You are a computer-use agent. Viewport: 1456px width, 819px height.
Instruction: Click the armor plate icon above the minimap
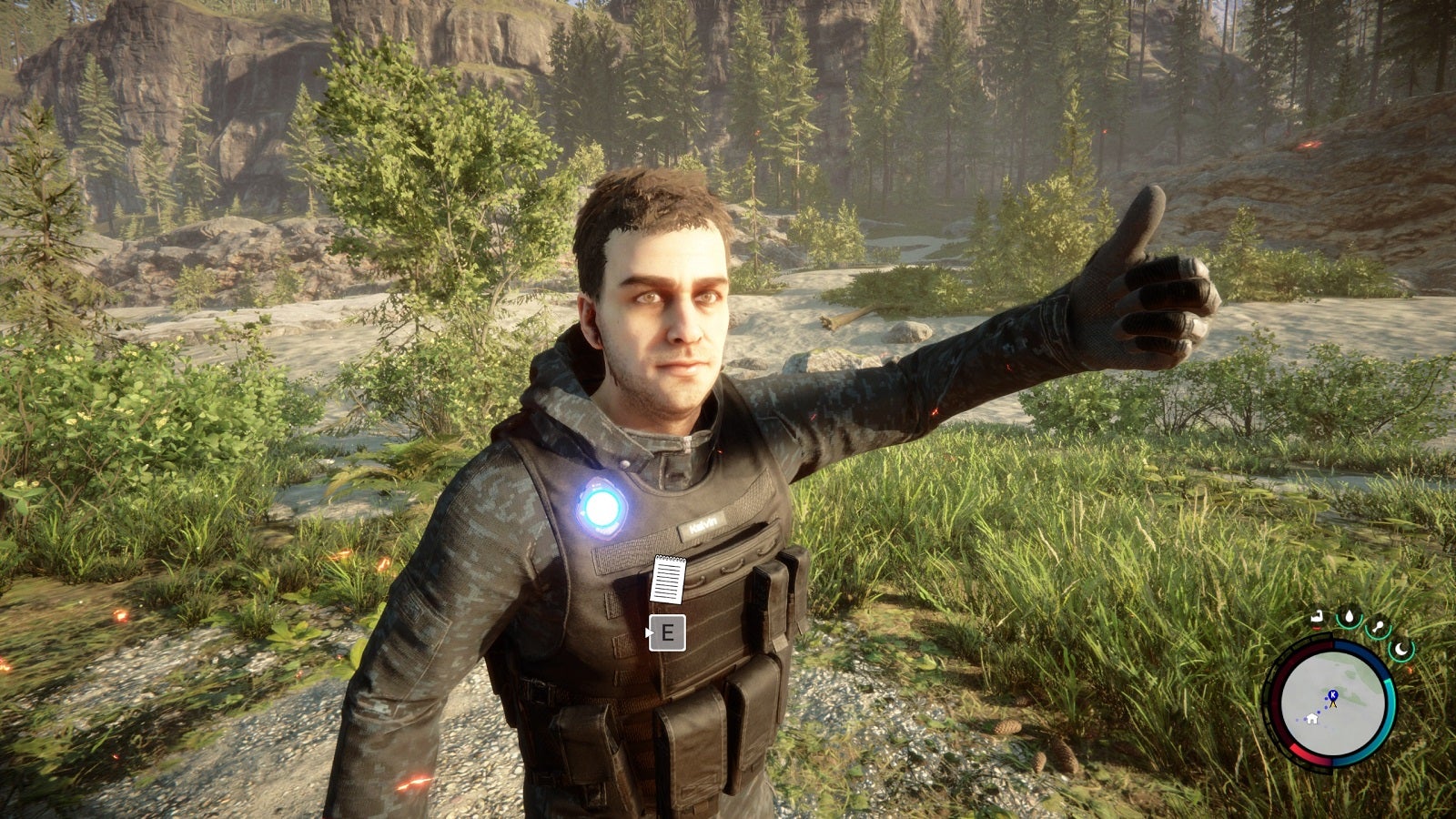pyautogui.click(x=1317, y=616)
